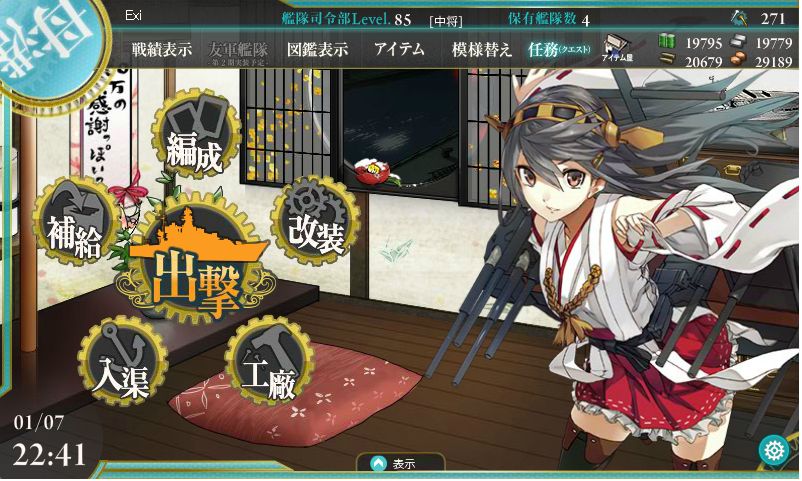Show the 戦績表示 battle records
Image resolution: width=802 pixels, height=481 pixels.
162,50
